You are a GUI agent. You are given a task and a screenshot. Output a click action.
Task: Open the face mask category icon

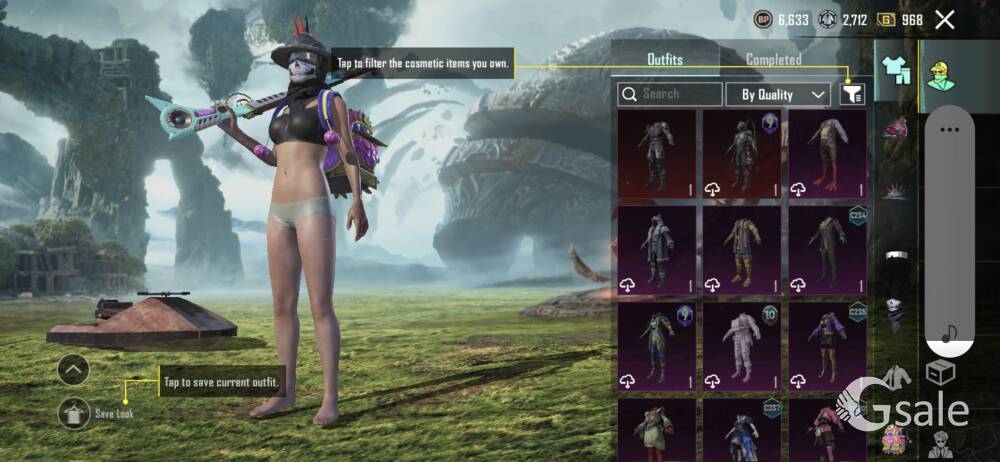895,312
